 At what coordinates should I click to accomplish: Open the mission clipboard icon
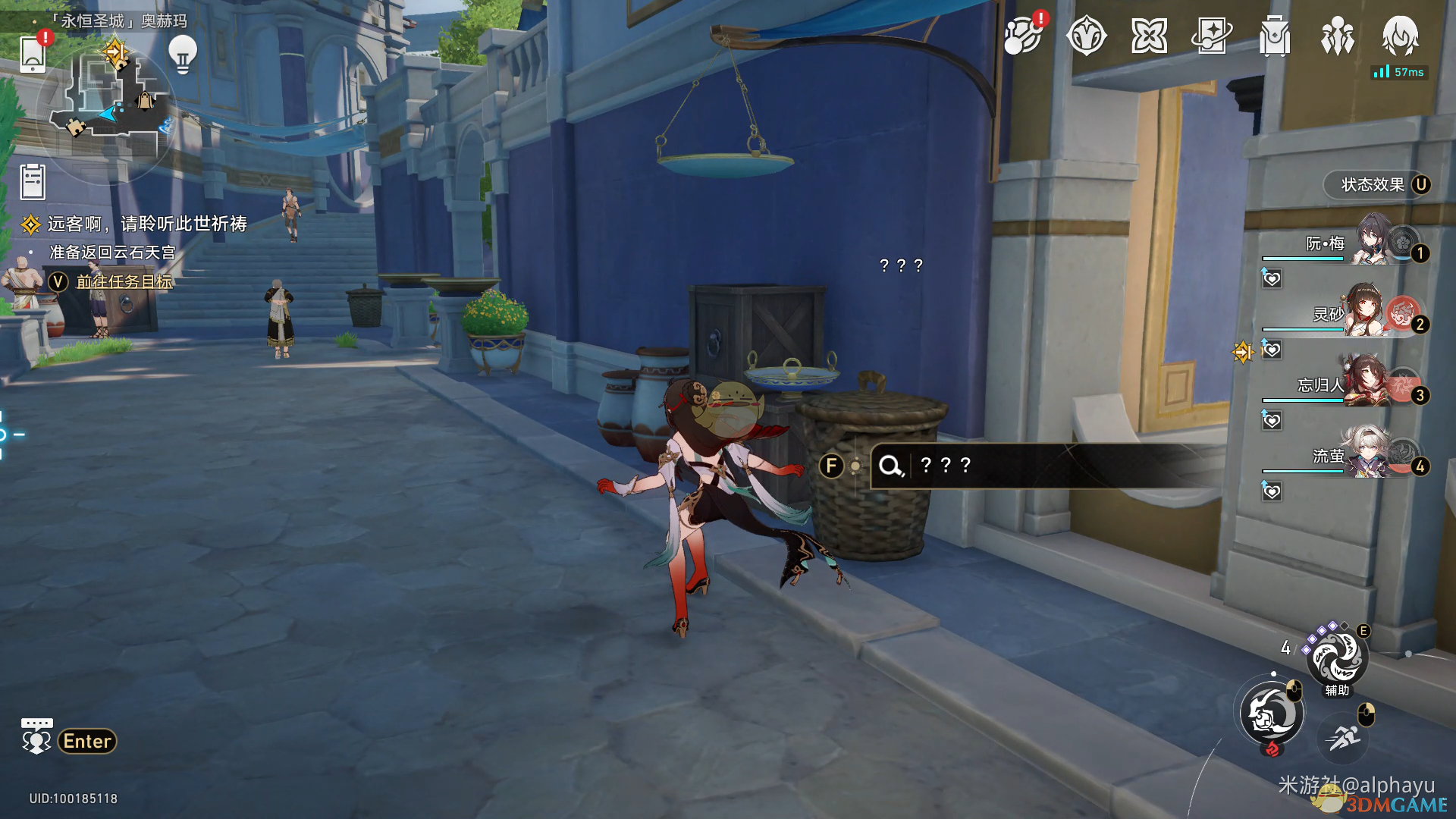(x=33, y=183)
